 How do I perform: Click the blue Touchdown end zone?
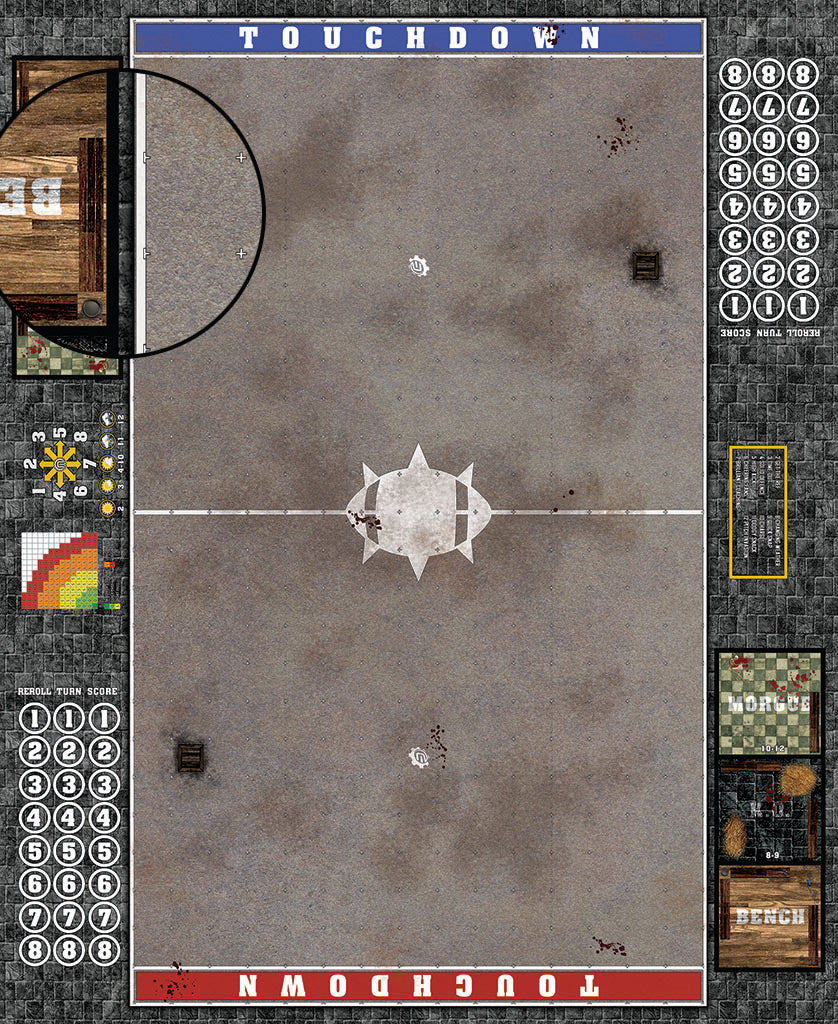coord(419,38)
